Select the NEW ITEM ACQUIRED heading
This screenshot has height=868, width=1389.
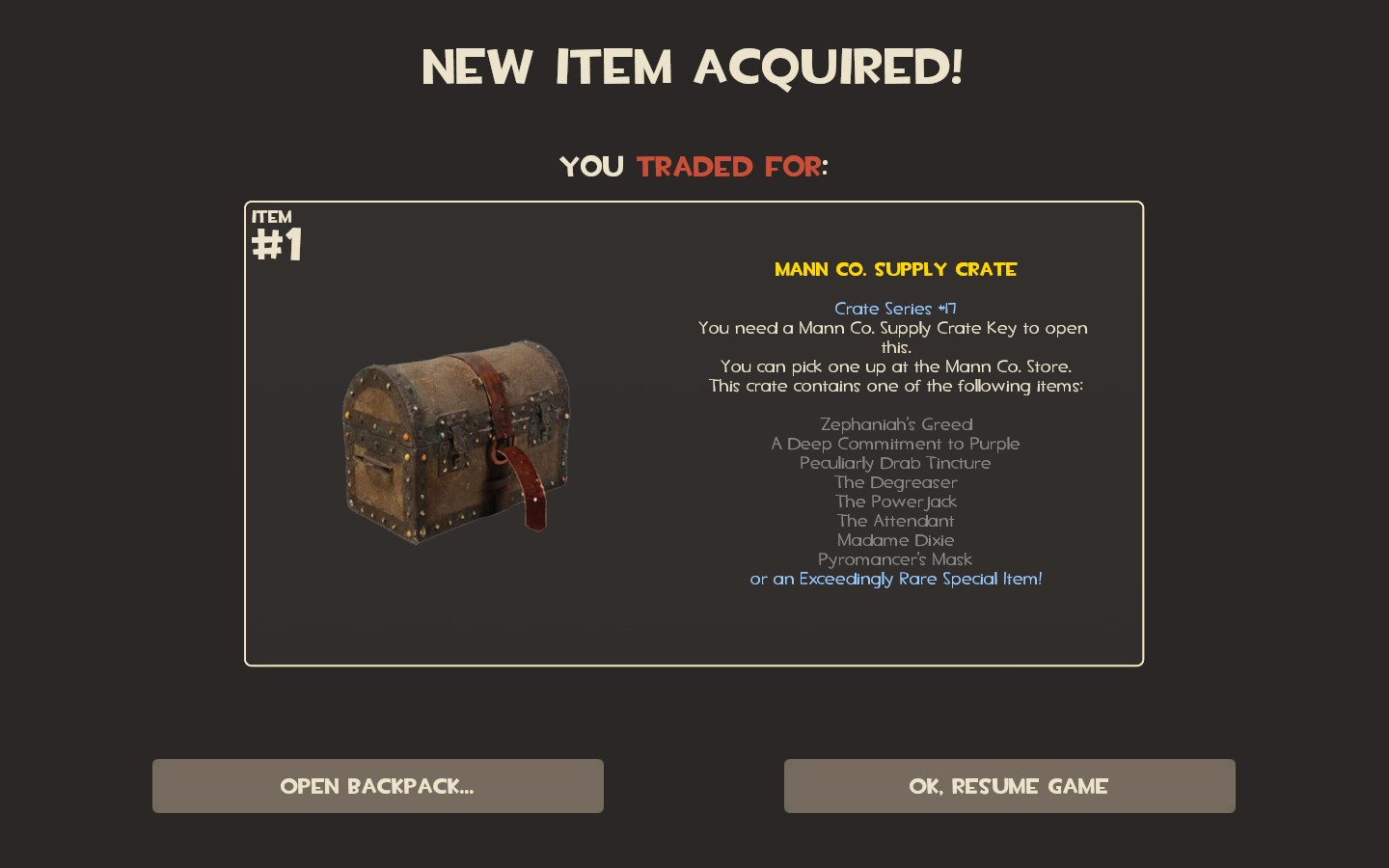point(694,66)
